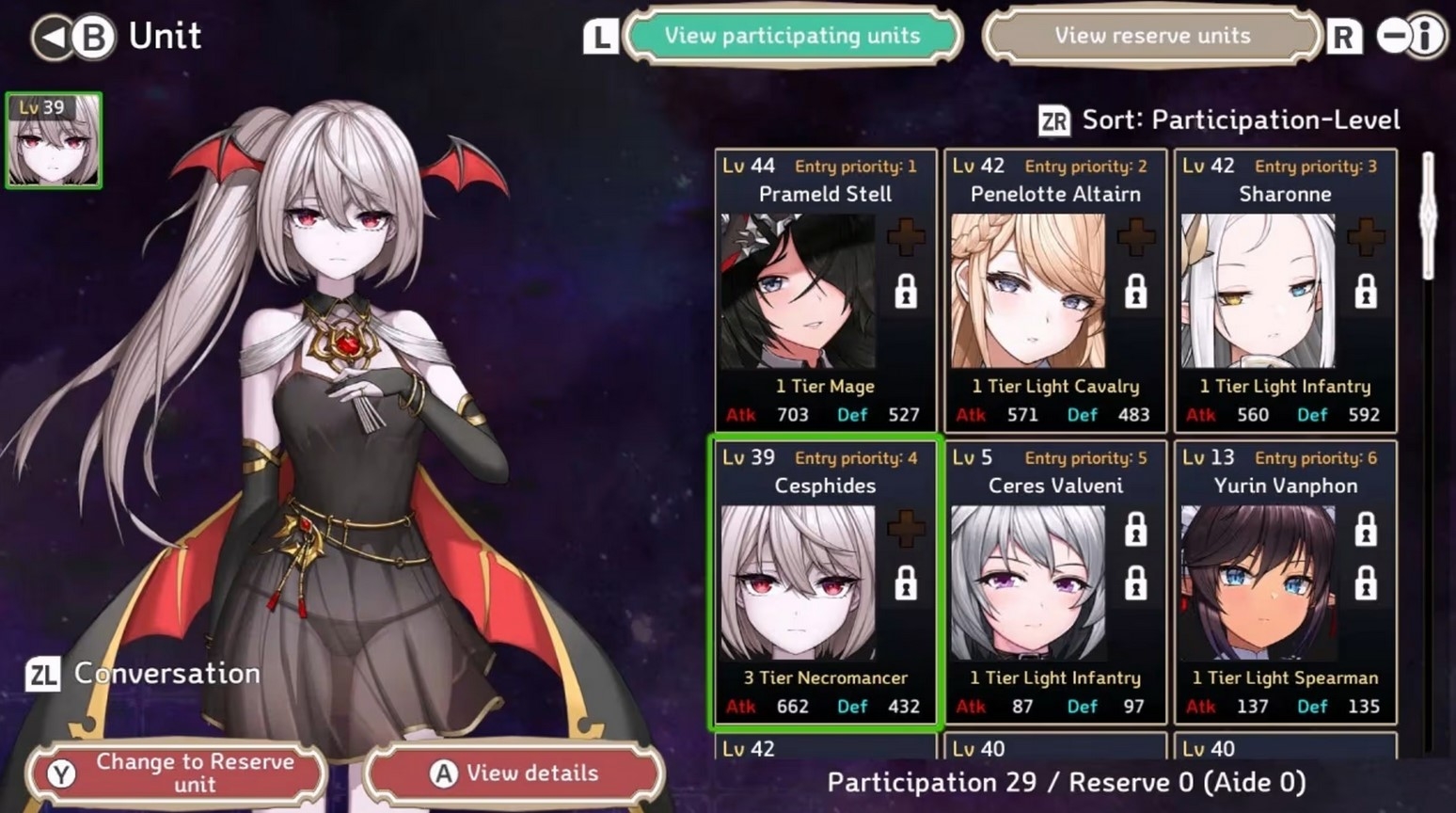Click the Lv 39 portrait thumbnail

(54, 140)
